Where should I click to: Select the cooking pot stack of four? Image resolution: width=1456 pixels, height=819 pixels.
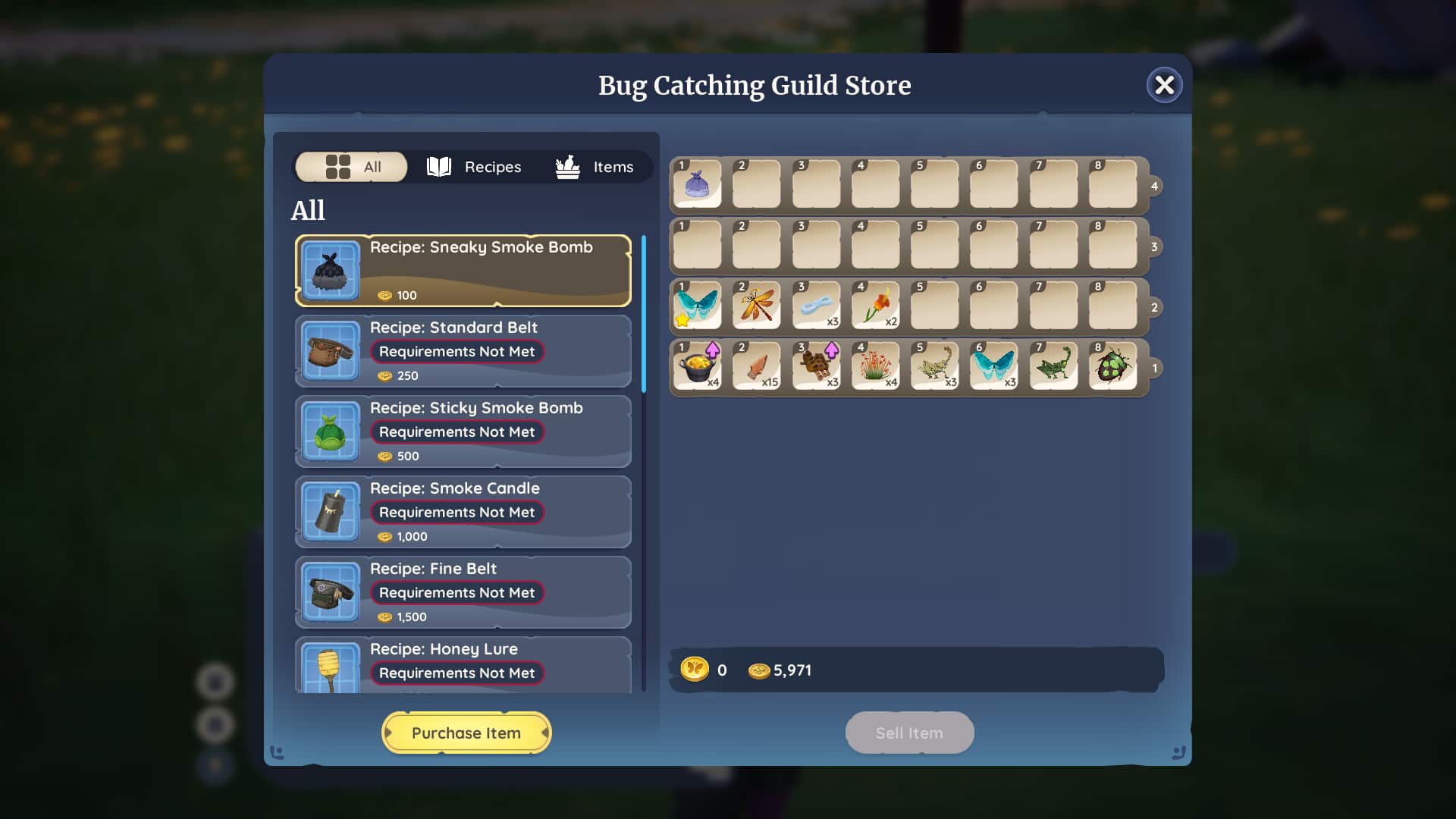(x=697, y=366)
